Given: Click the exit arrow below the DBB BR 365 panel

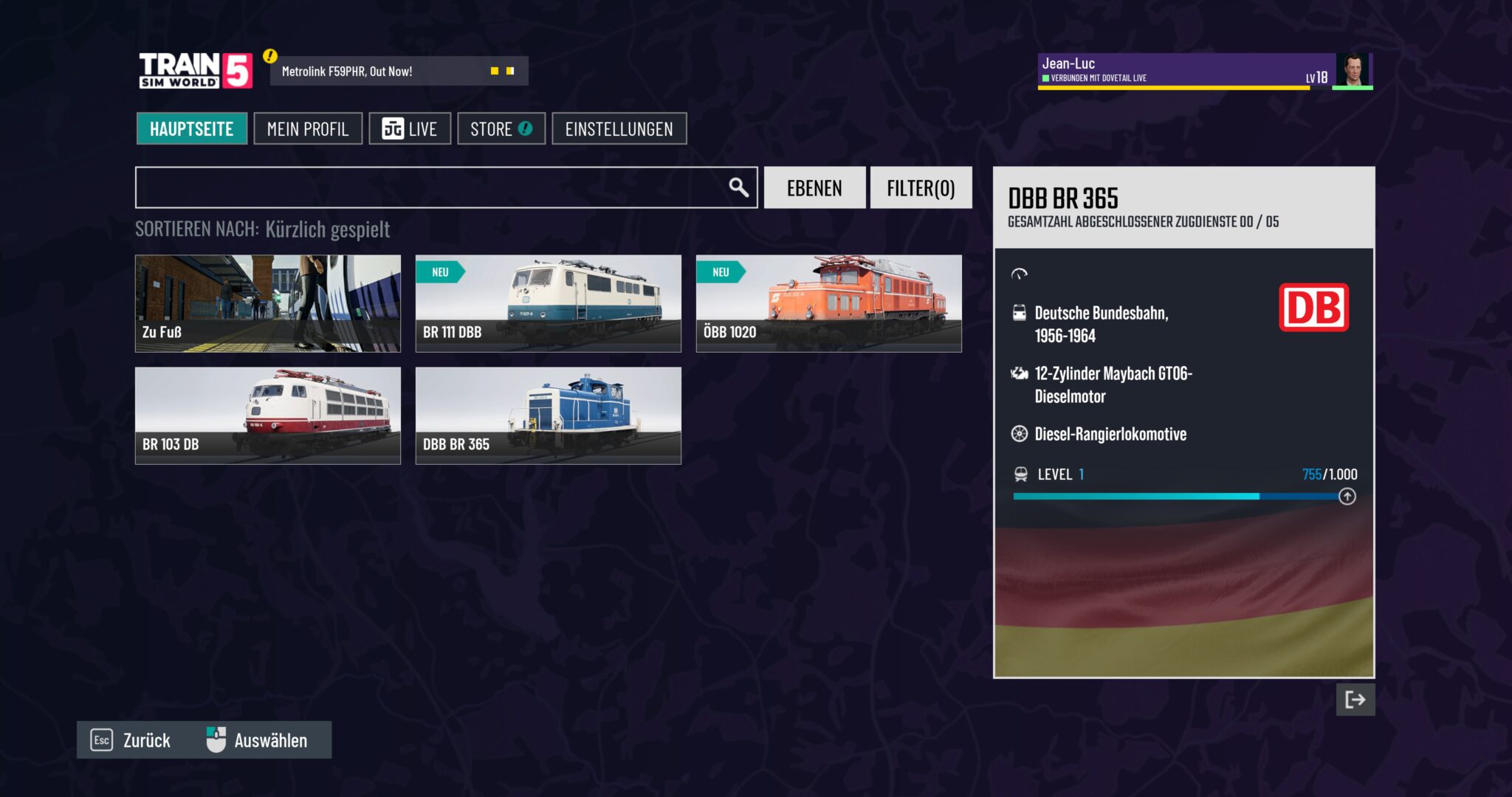Looking at the screenshot, I should tap(1355, 700).
